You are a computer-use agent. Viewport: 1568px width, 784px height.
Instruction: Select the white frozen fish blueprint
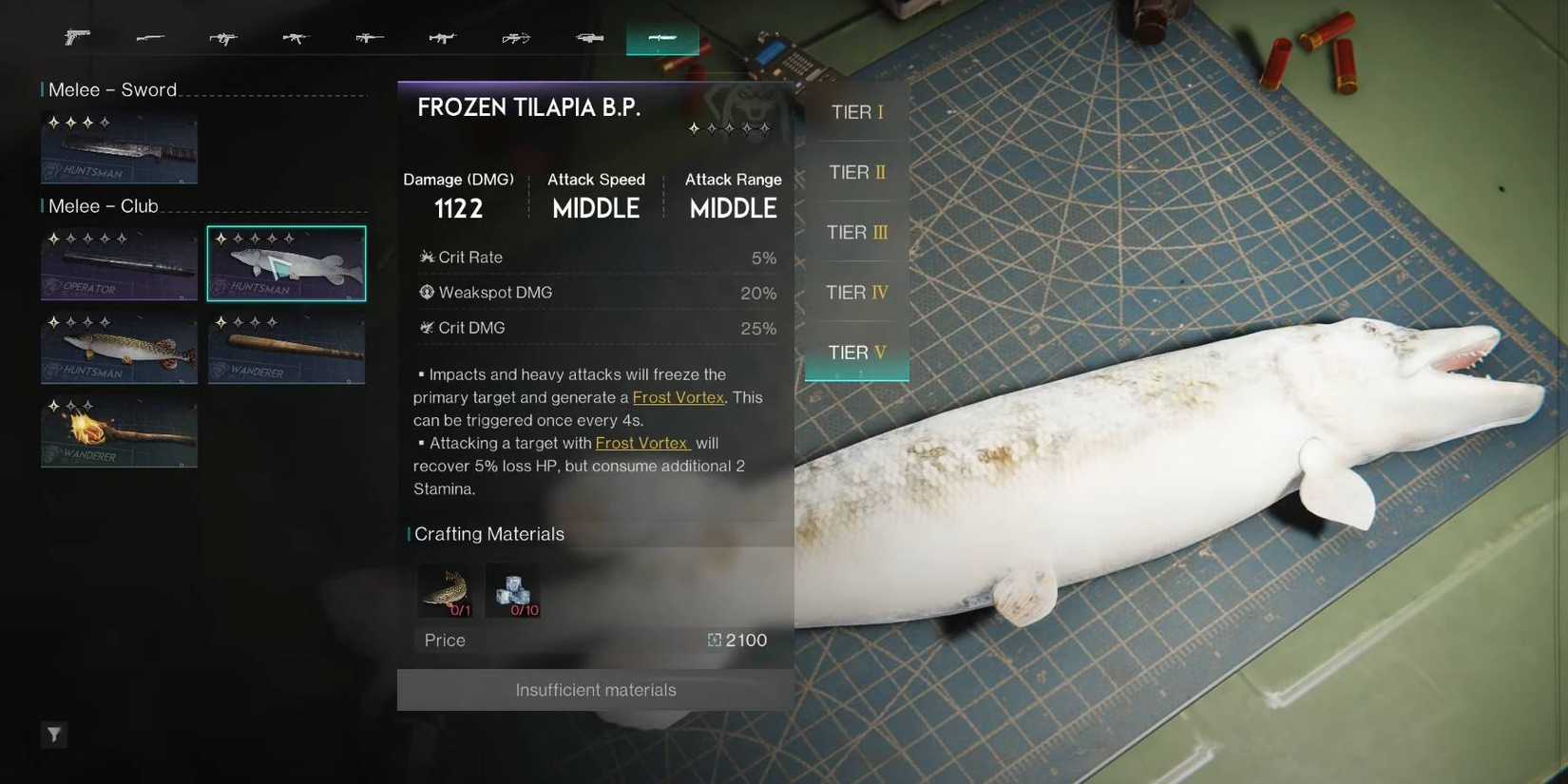click(x=286, y=263)
